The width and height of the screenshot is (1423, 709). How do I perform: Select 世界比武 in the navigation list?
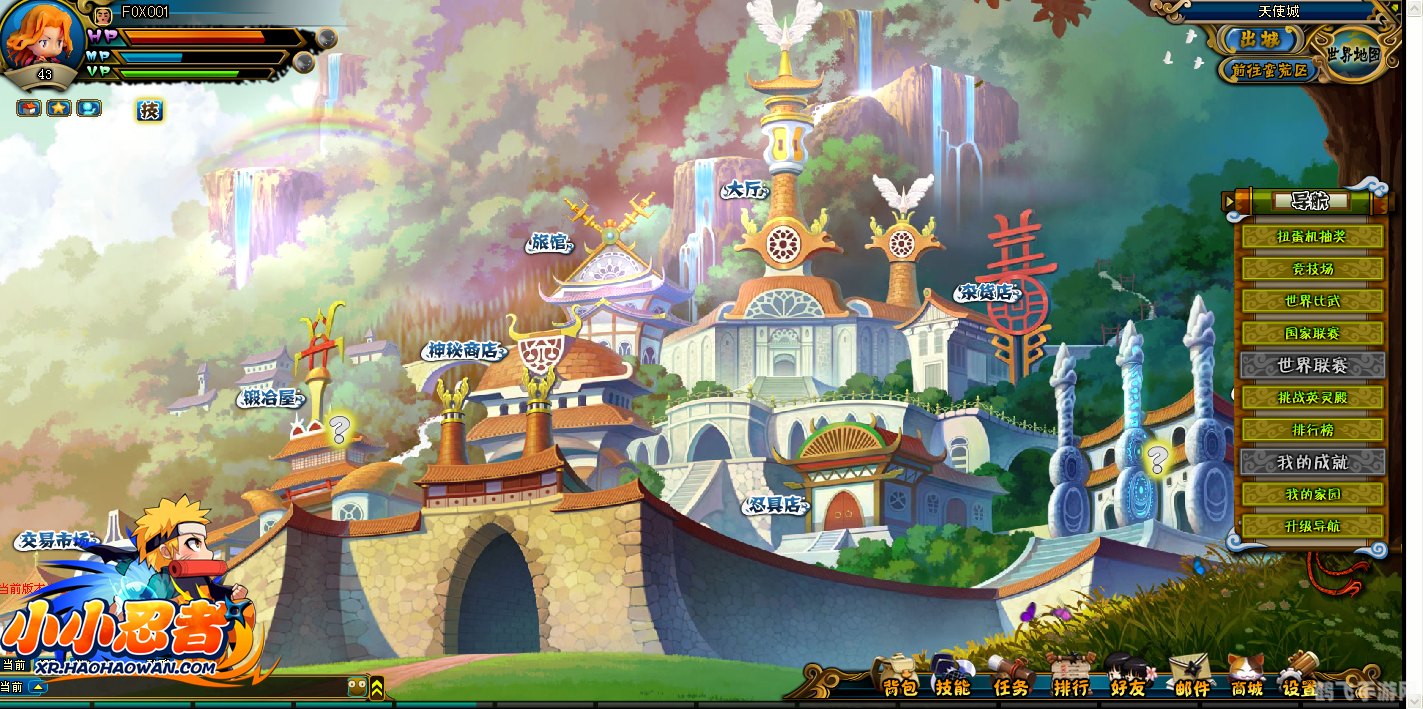(1312, 301)
